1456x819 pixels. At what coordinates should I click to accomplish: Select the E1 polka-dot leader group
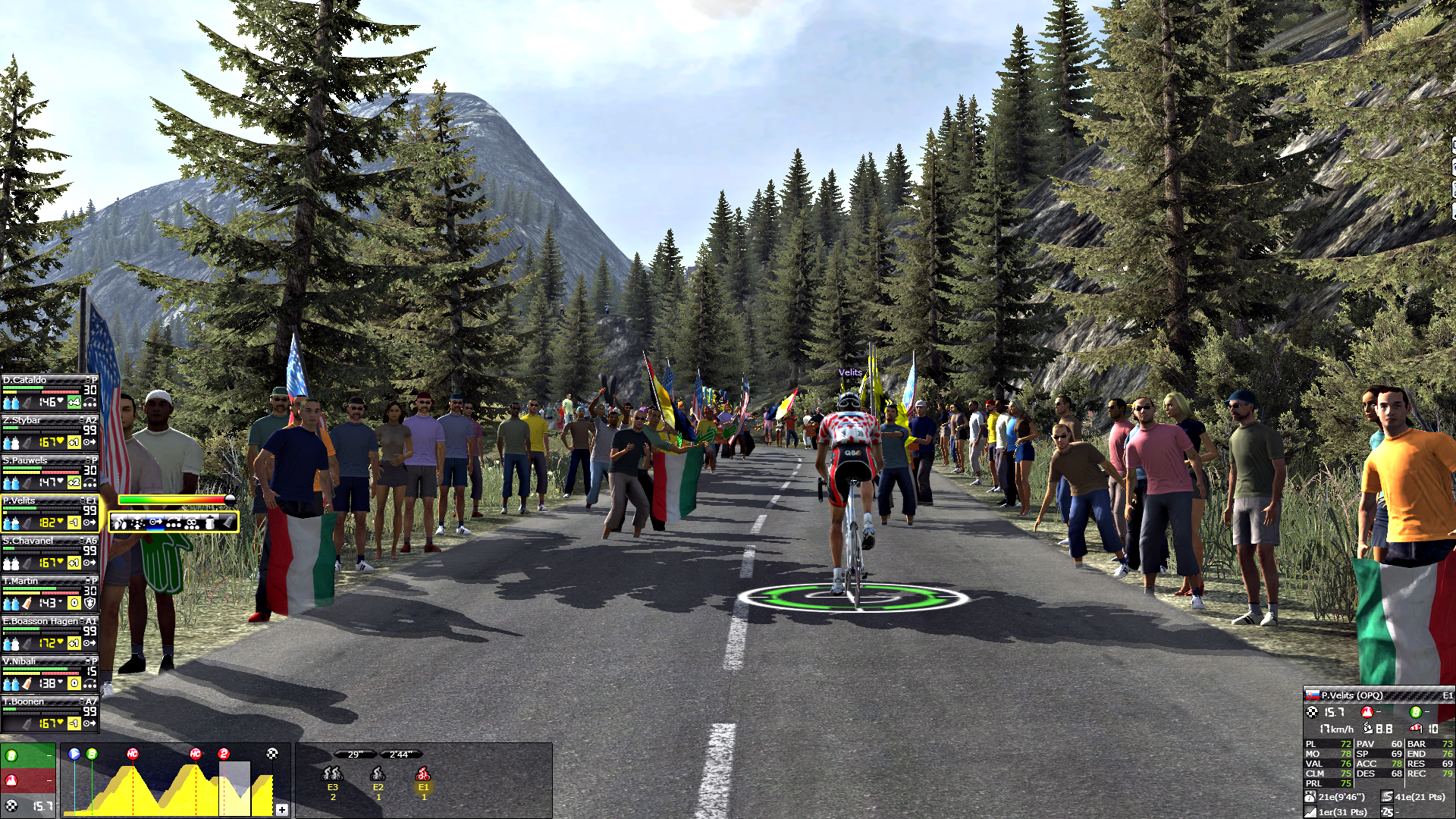pyautogui.click(x=423, y=774)
